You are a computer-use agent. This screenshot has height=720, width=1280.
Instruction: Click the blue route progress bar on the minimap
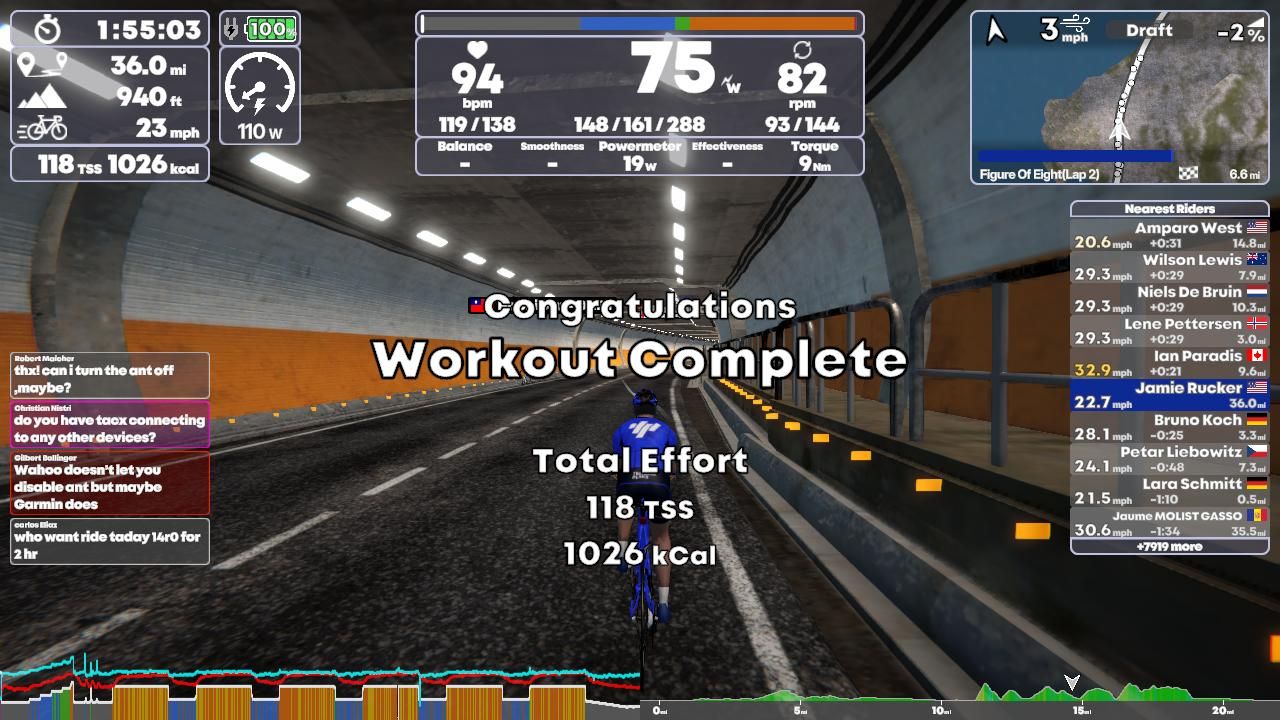[x=1075, y=155]
